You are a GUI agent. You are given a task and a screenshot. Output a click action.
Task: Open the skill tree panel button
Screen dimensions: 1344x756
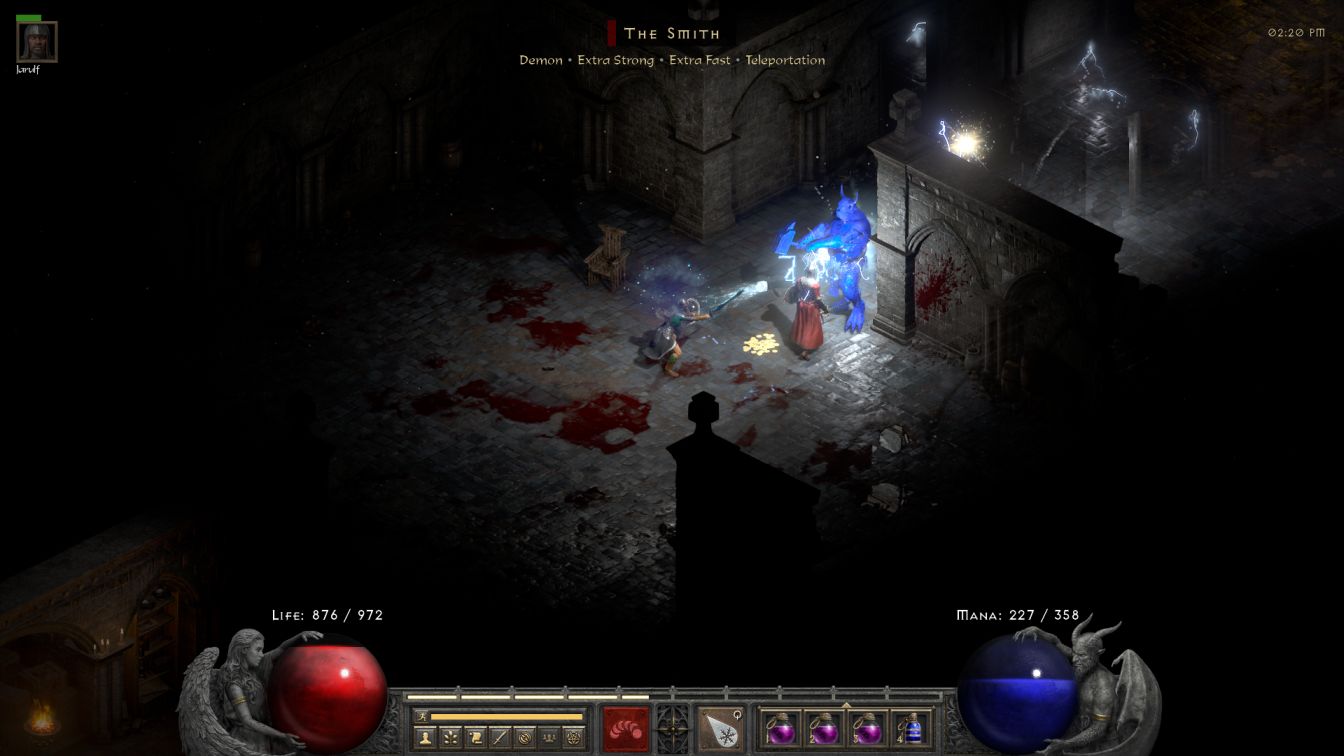click(450, 738)
